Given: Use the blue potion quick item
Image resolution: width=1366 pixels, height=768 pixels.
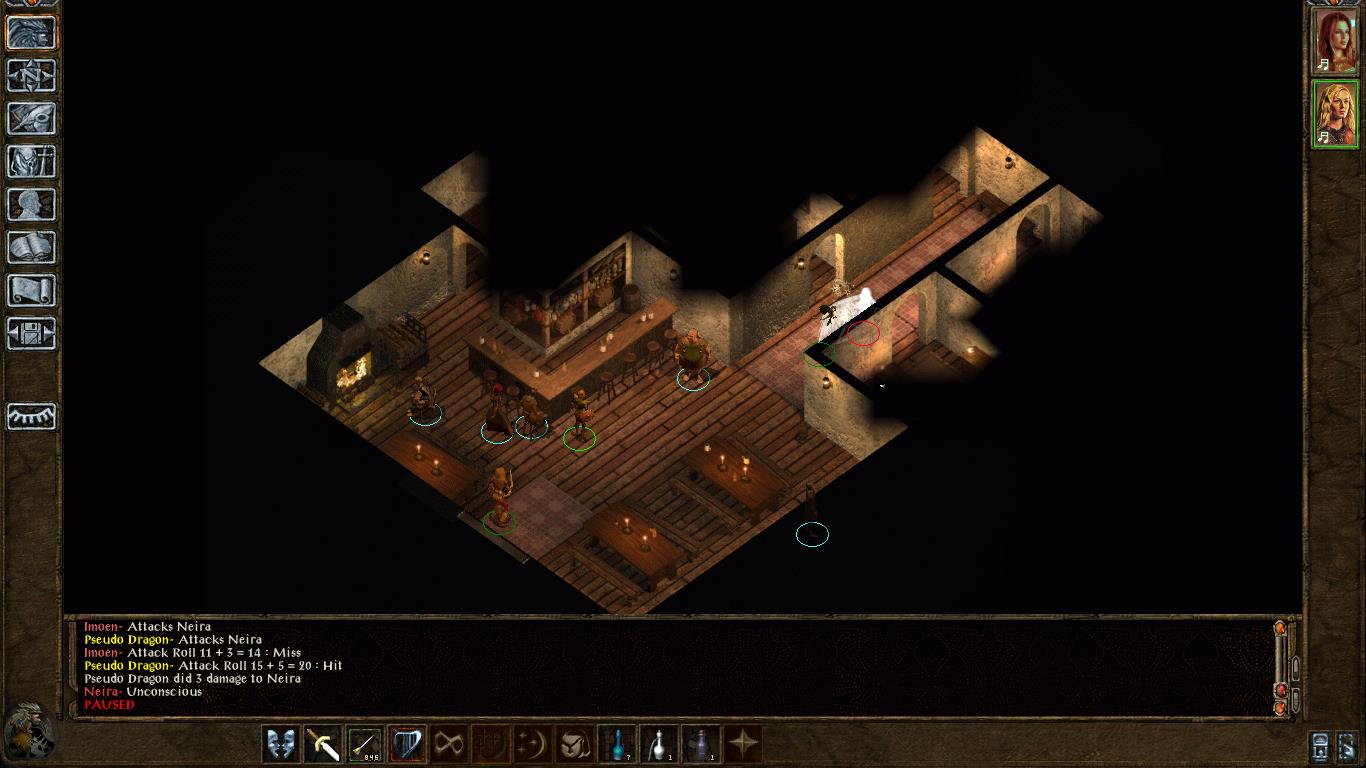Looking at the screenshot, I should [x=617, y=744].
